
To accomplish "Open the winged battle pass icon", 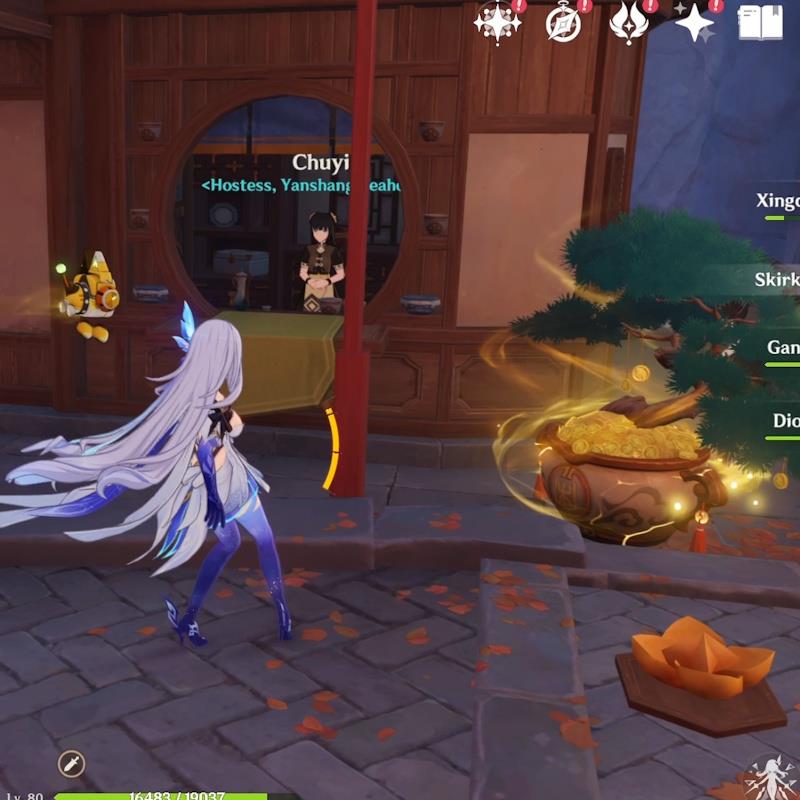I will [629, 22].
